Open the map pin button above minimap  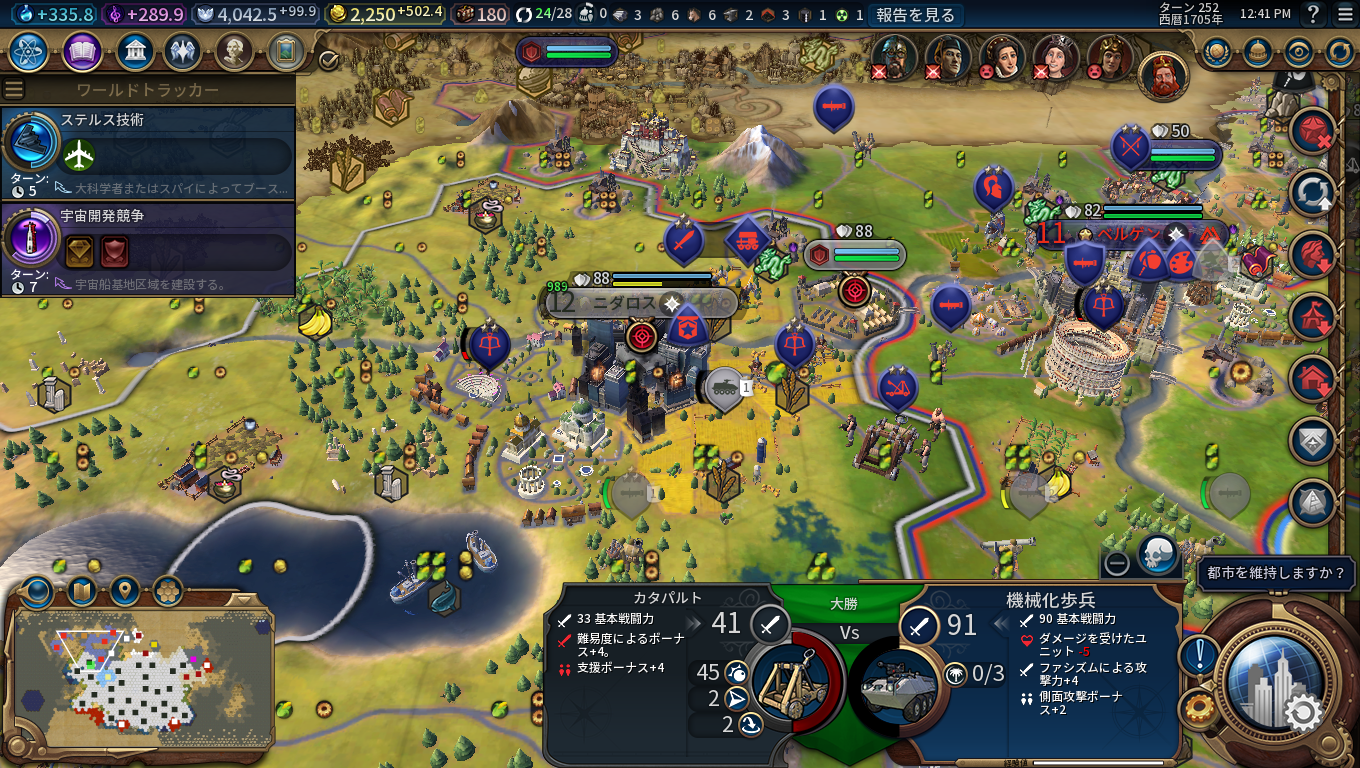coord(125,592)
